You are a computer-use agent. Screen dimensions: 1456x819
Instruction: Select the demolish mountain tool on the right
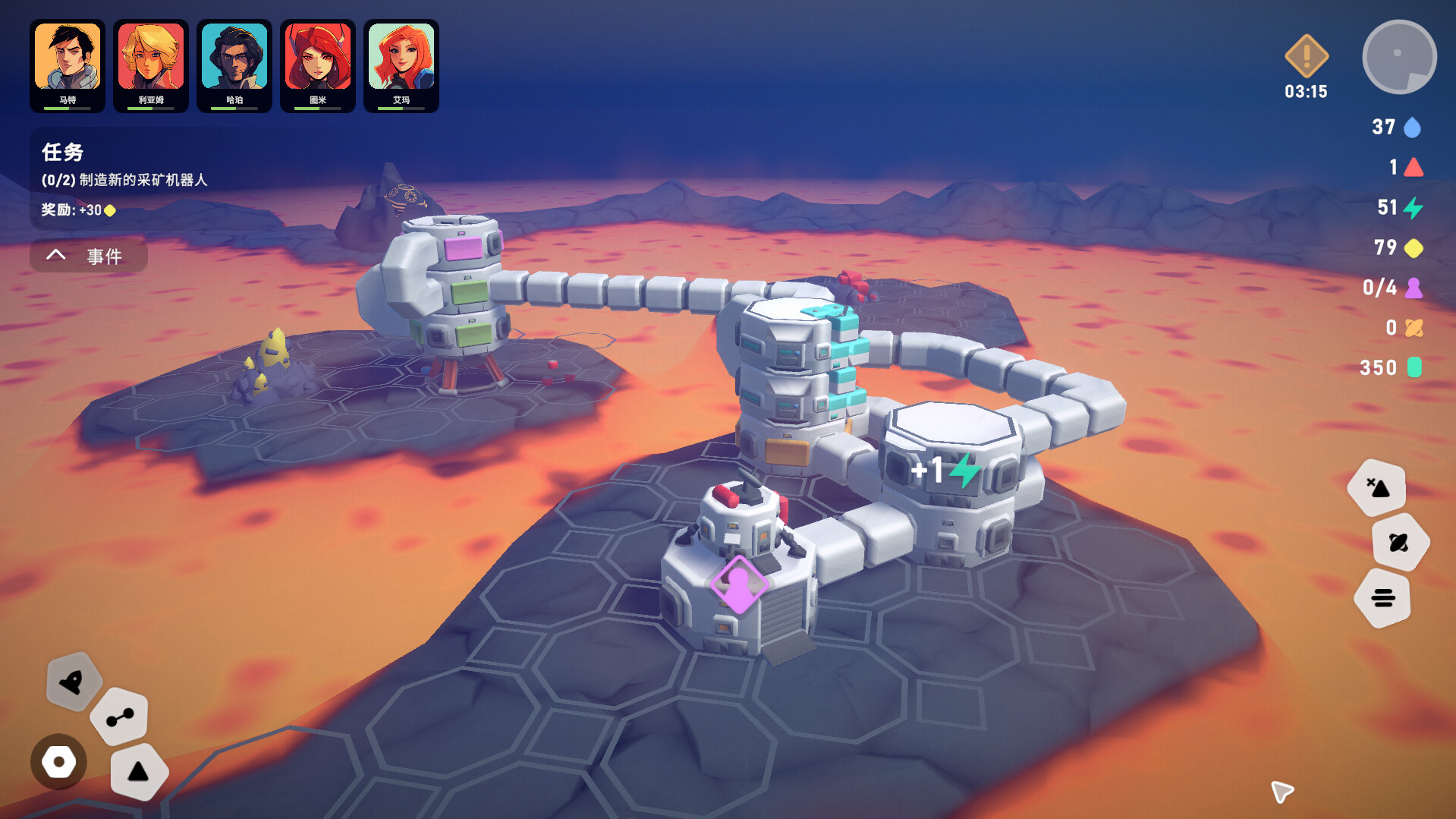point(1377,487)
